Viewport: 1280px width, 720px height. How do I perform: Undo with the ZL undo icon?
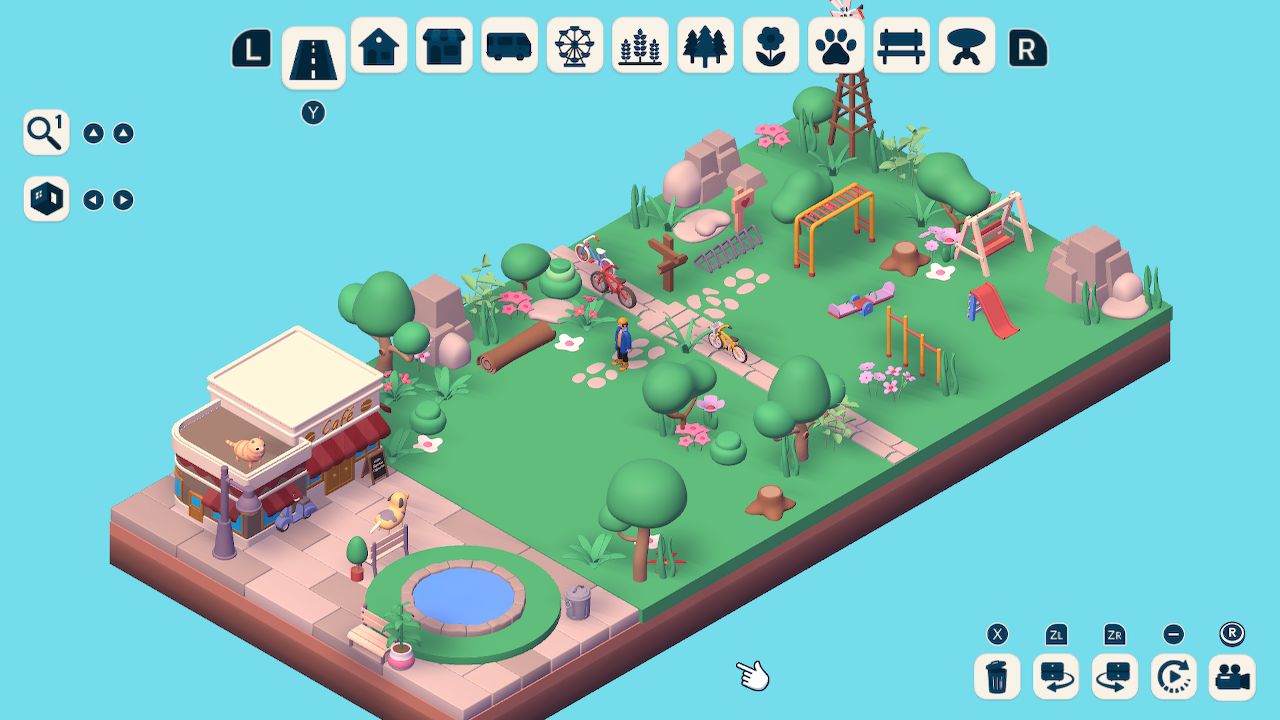click(1055, 677)
